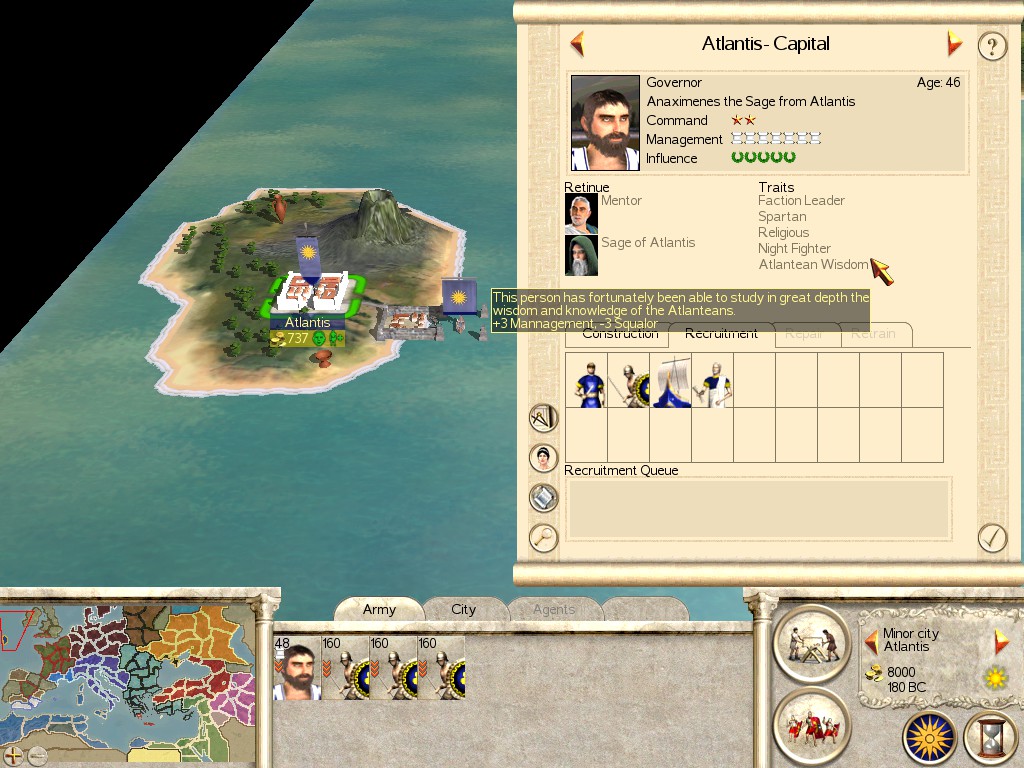Image resolution: width=1024 pixels, height=768 pixels.
Task: Select the governor's portrait in the scroll
Action: 605,122
